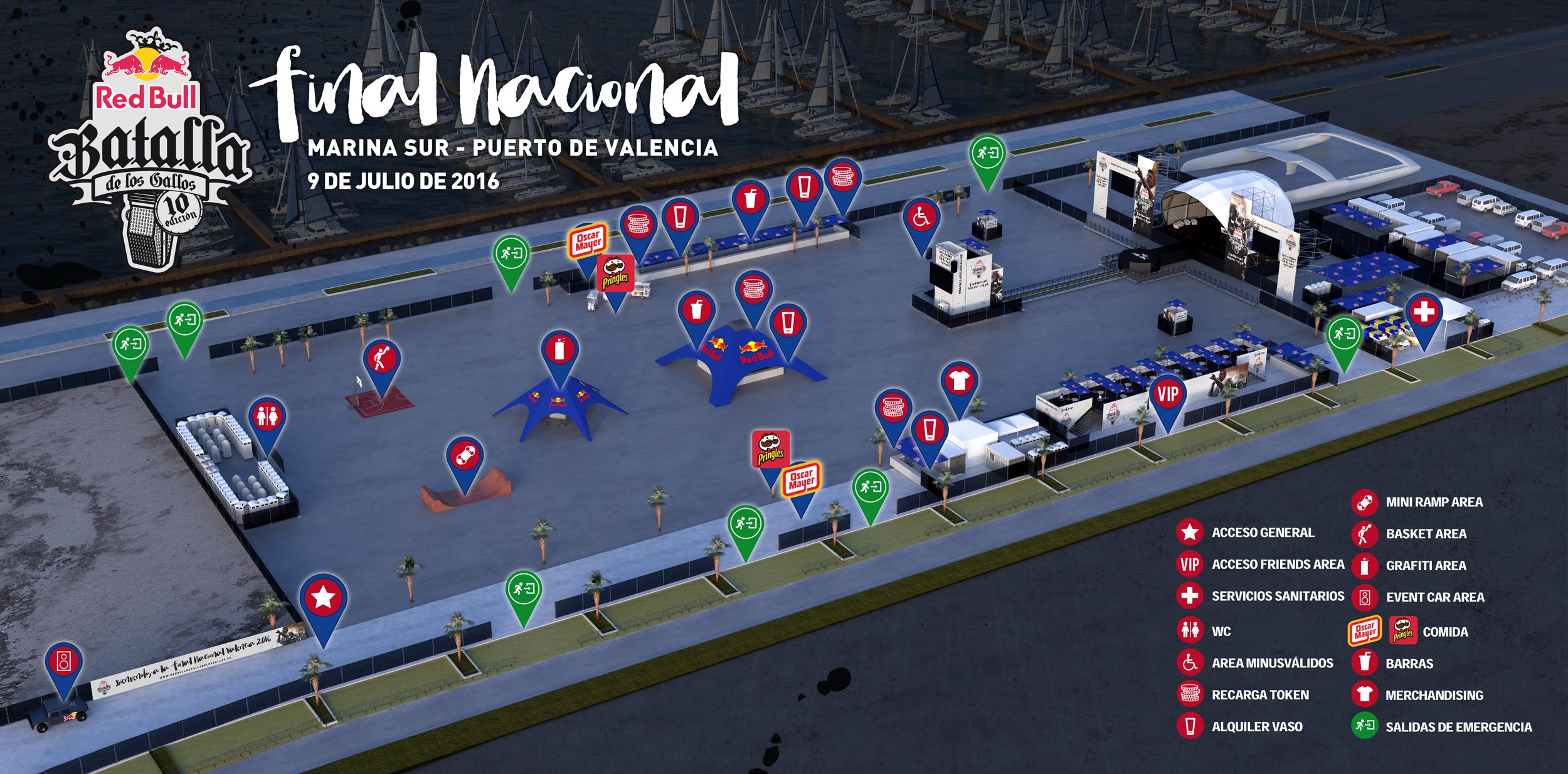Click the Servicios Sanitarios legend entry
1568x774 pixels.
click(1277, 596)
